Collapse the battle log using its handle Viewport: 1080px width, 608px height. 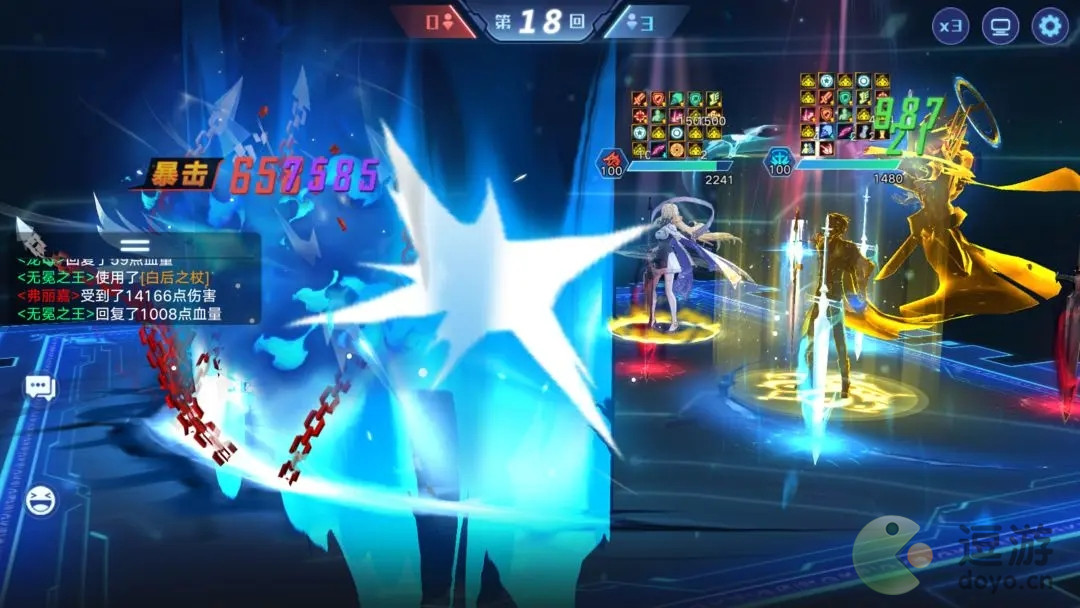[x=135, y=244]
